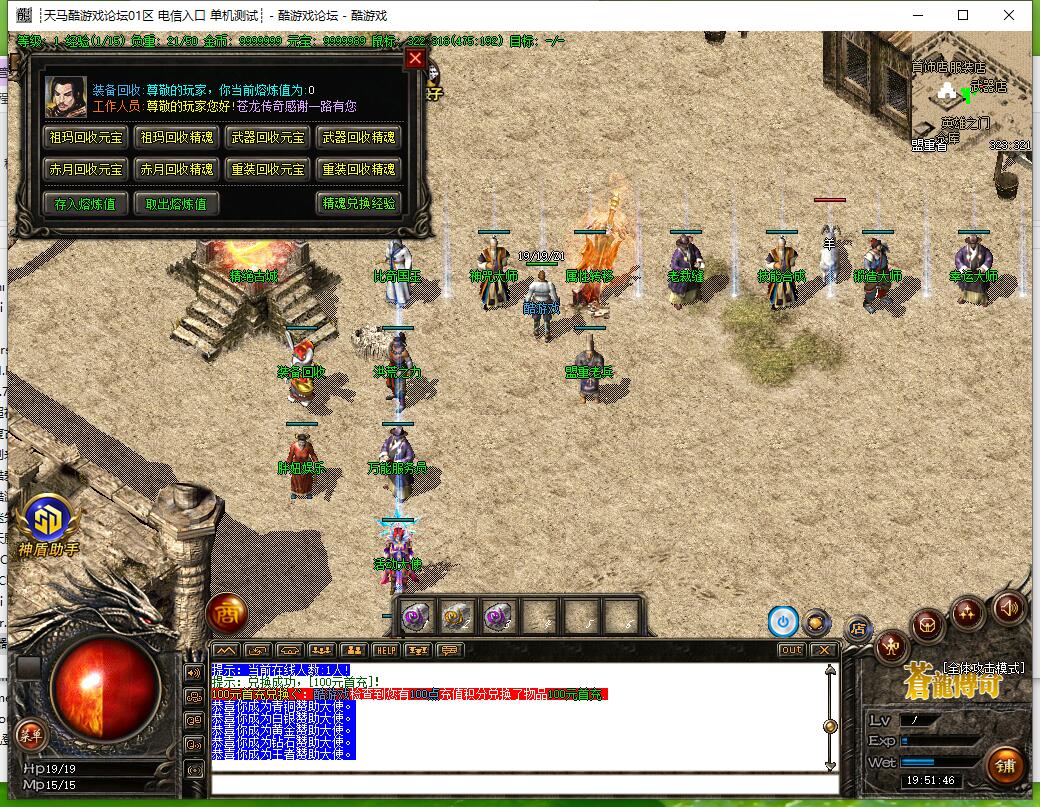
Task: Maximize the game window
Action: [963, 15]
